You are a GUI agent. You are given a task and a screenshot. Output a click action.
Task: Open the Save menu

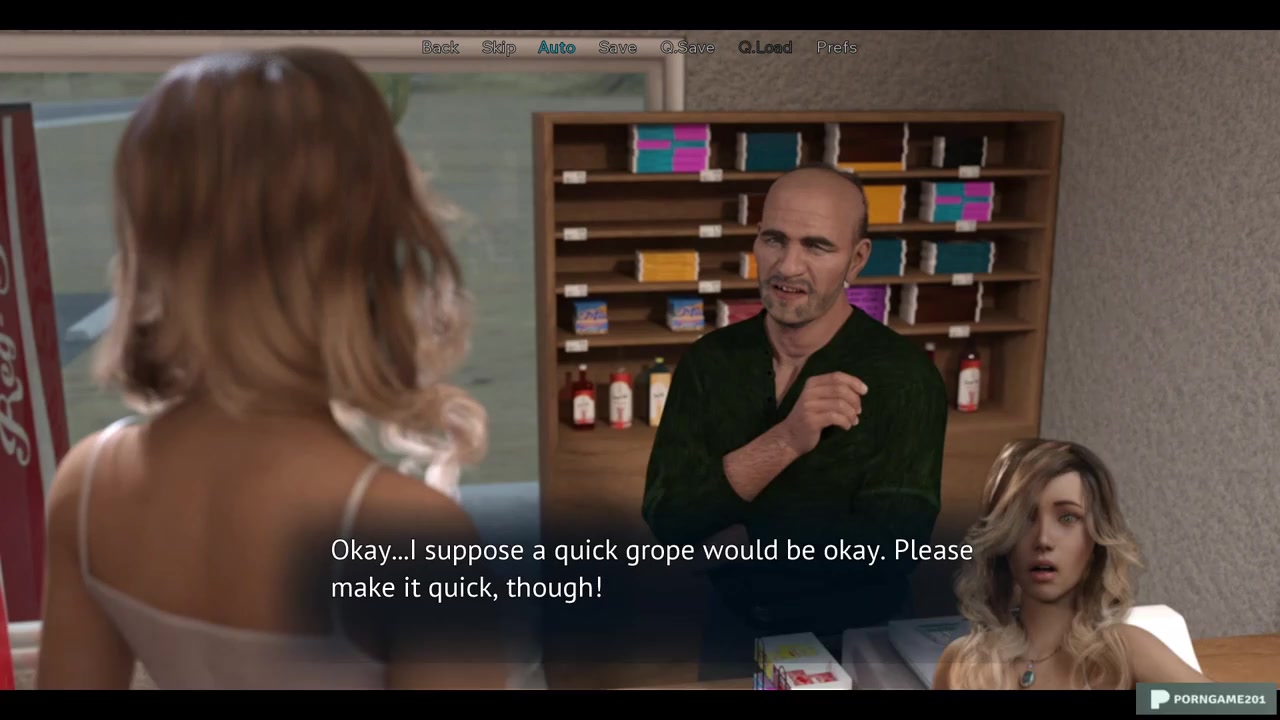click(617, 47)
